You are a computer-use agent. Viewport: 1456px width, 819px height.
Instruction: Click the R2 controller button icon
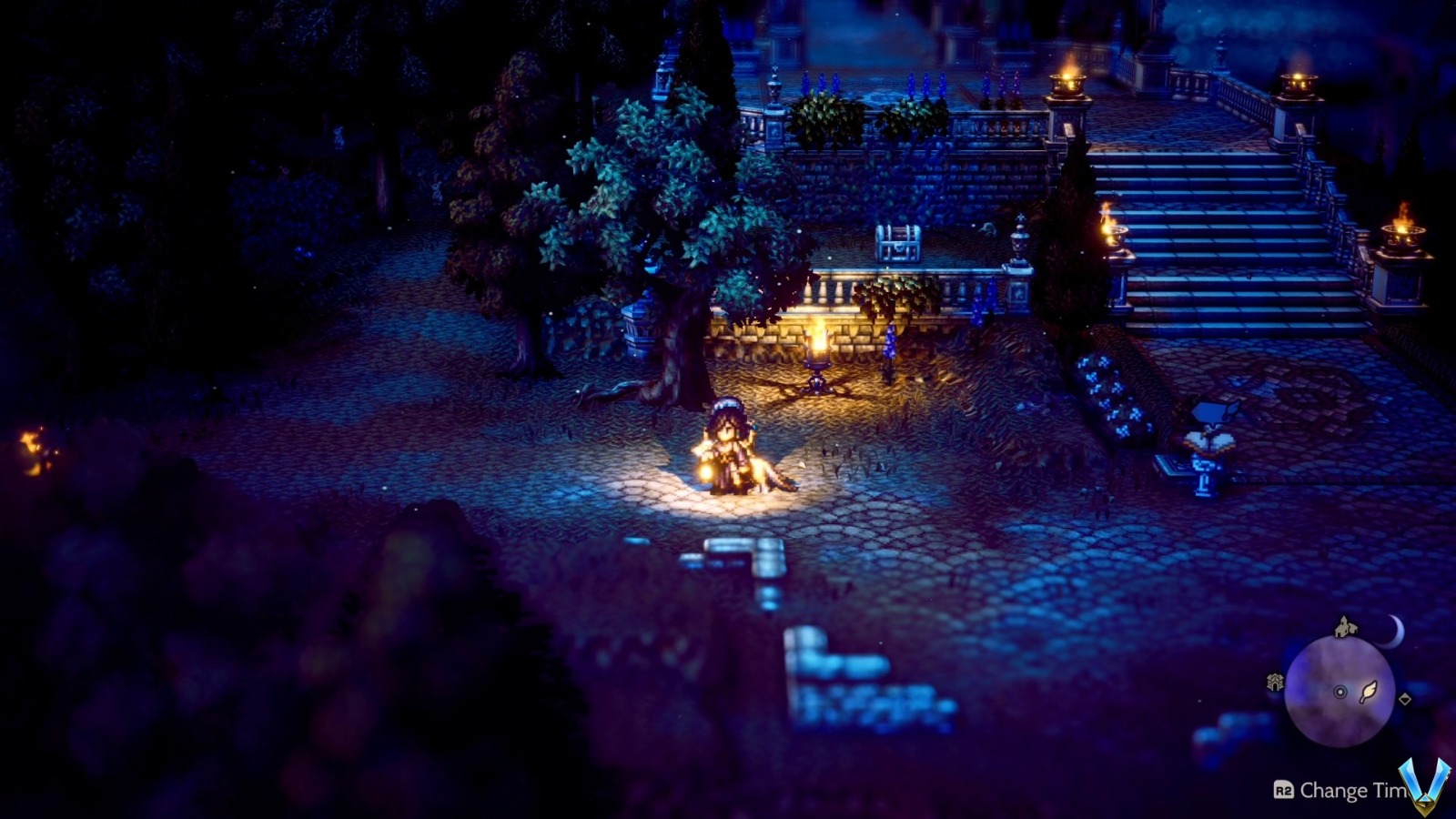tap(1282, 789)
